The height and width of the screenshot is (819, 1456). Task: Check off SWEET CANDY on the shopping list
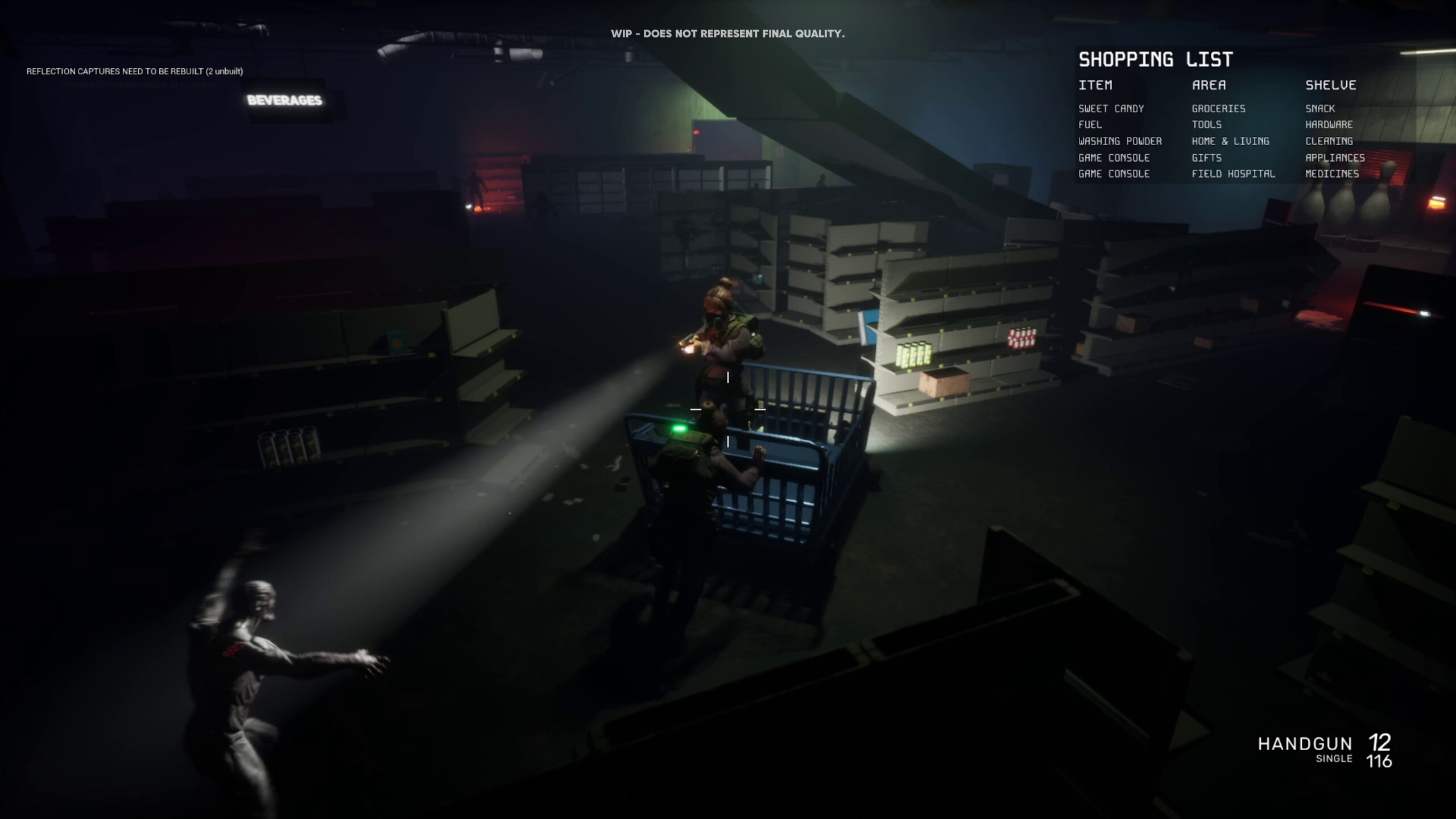1112,109
